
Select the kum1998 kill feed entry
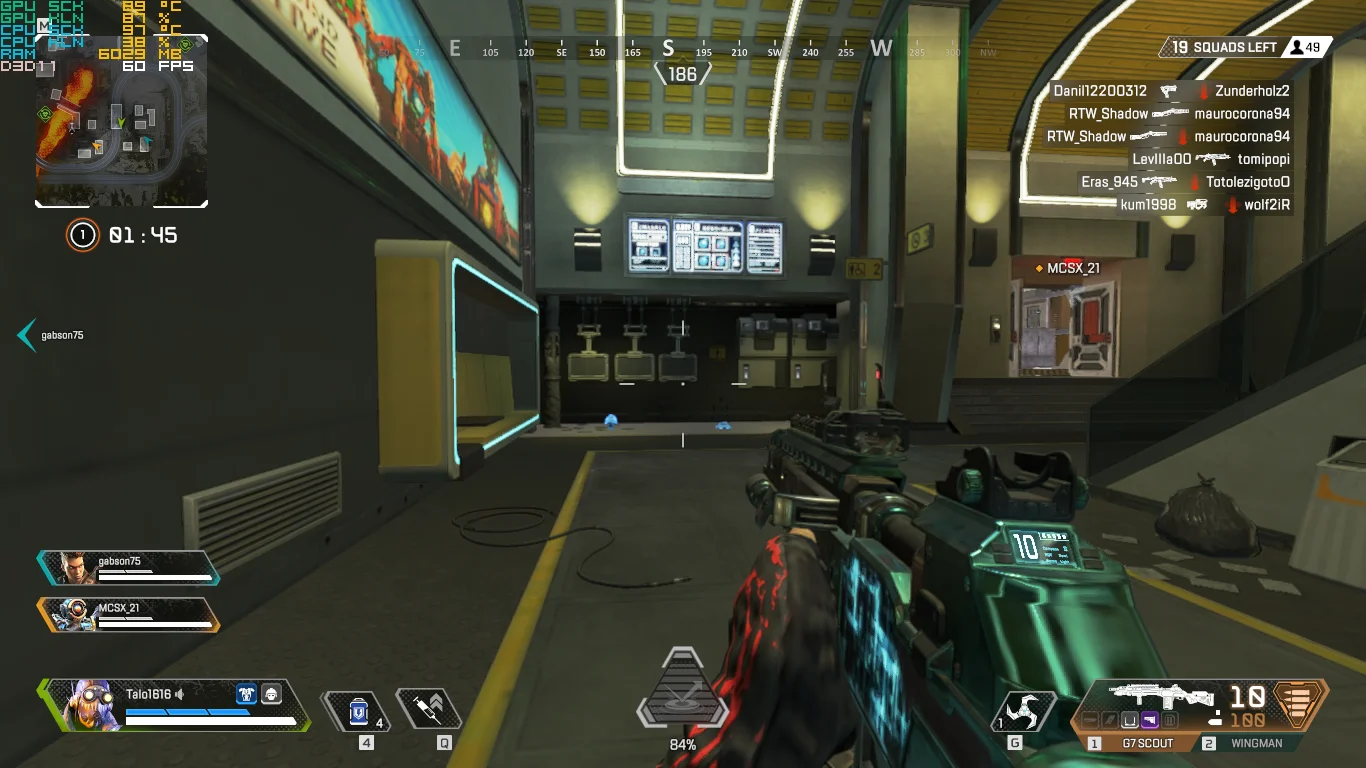pos(1205,205)
